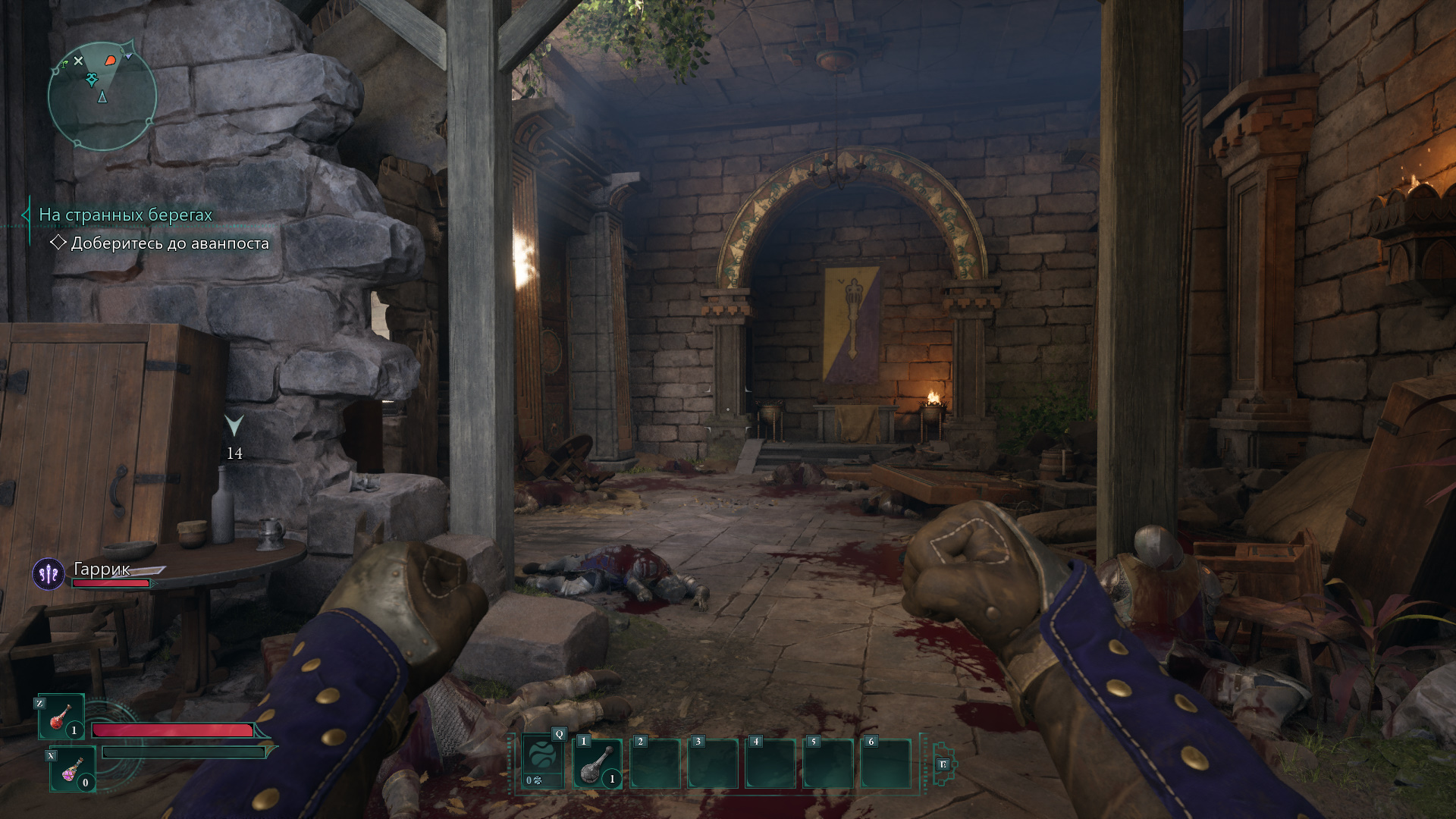Use the pink essence potion slot
The image size is (1456, 819).
(72, 769)
